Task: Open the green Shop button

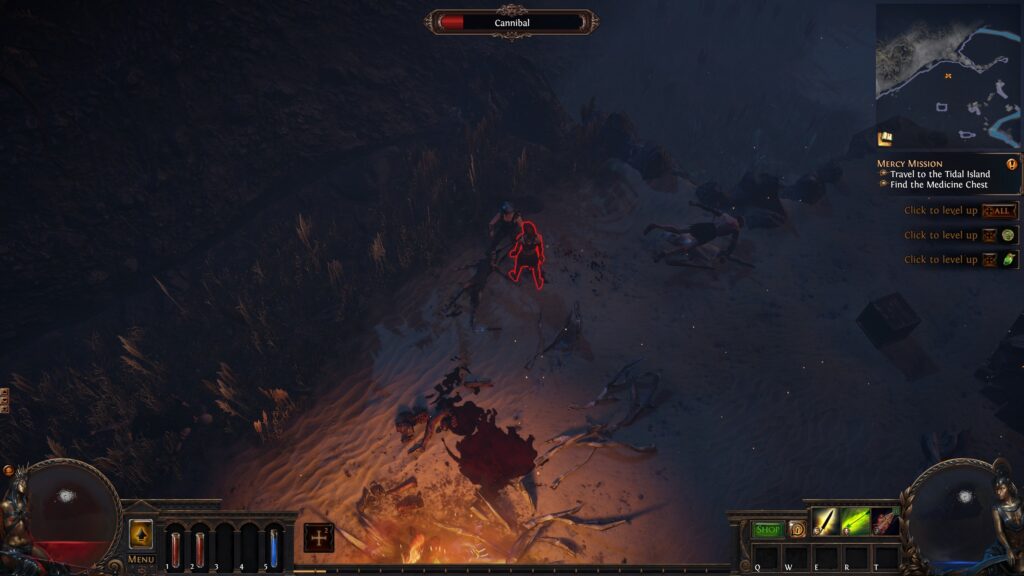Action: tap(768, 529)
